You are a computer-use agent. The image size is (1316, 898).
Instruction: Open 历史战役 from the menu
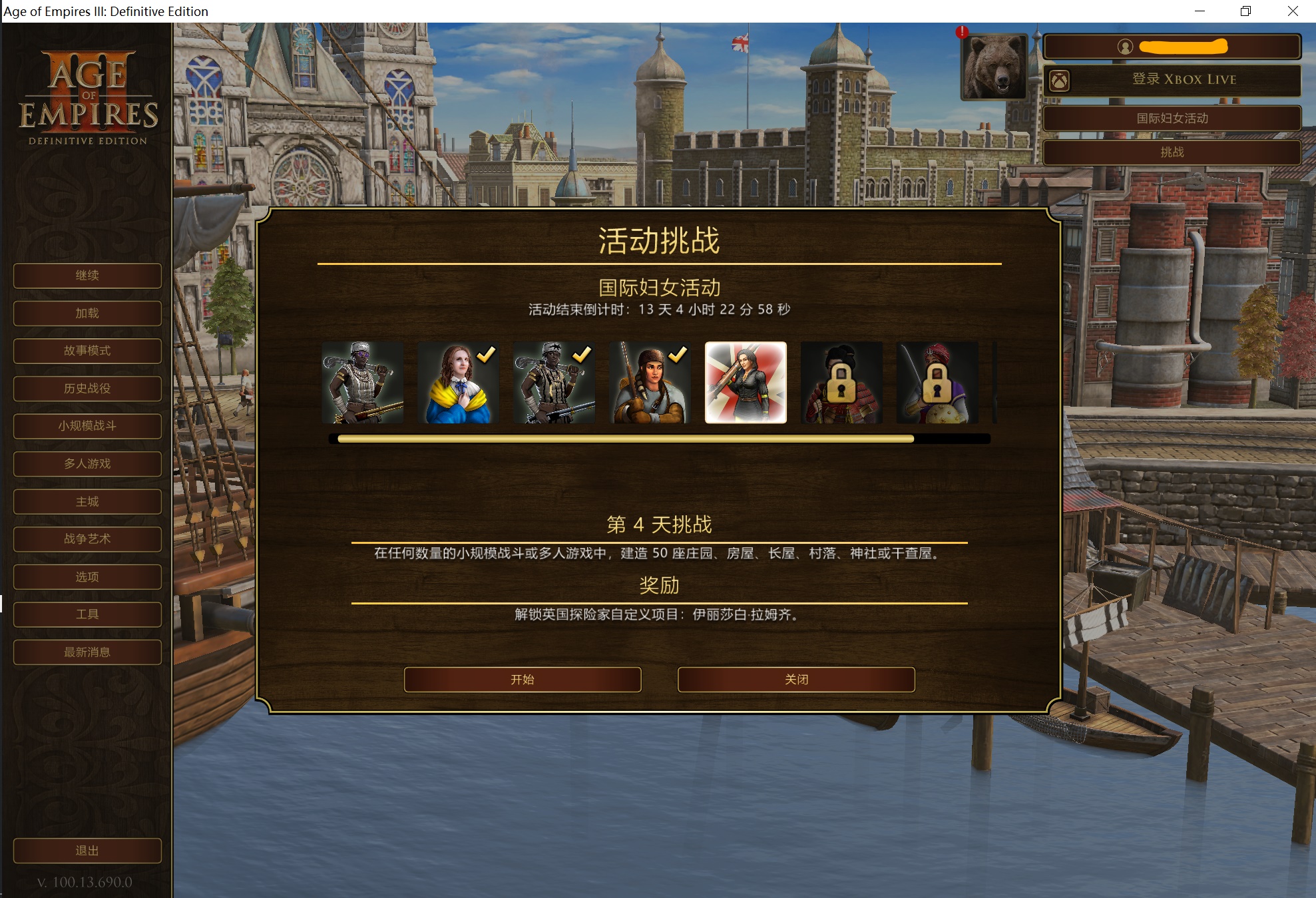(87, 389)
